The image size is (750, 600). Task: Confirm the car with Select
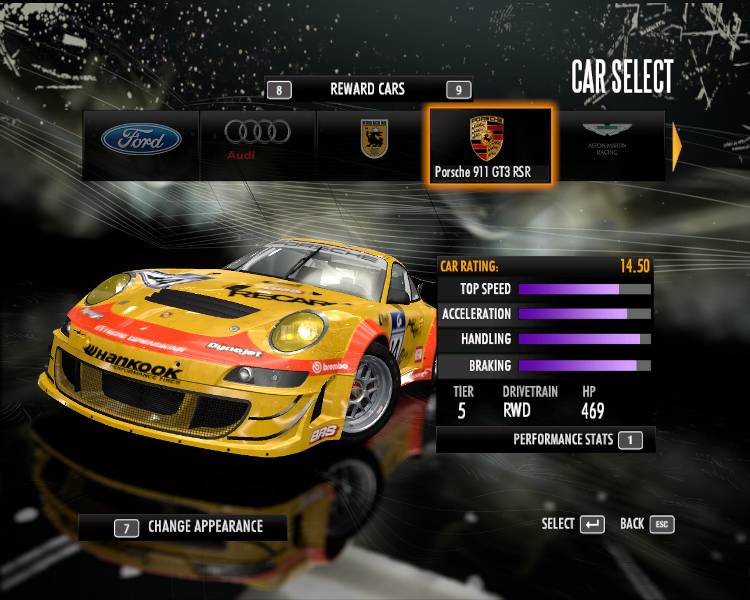573,524
